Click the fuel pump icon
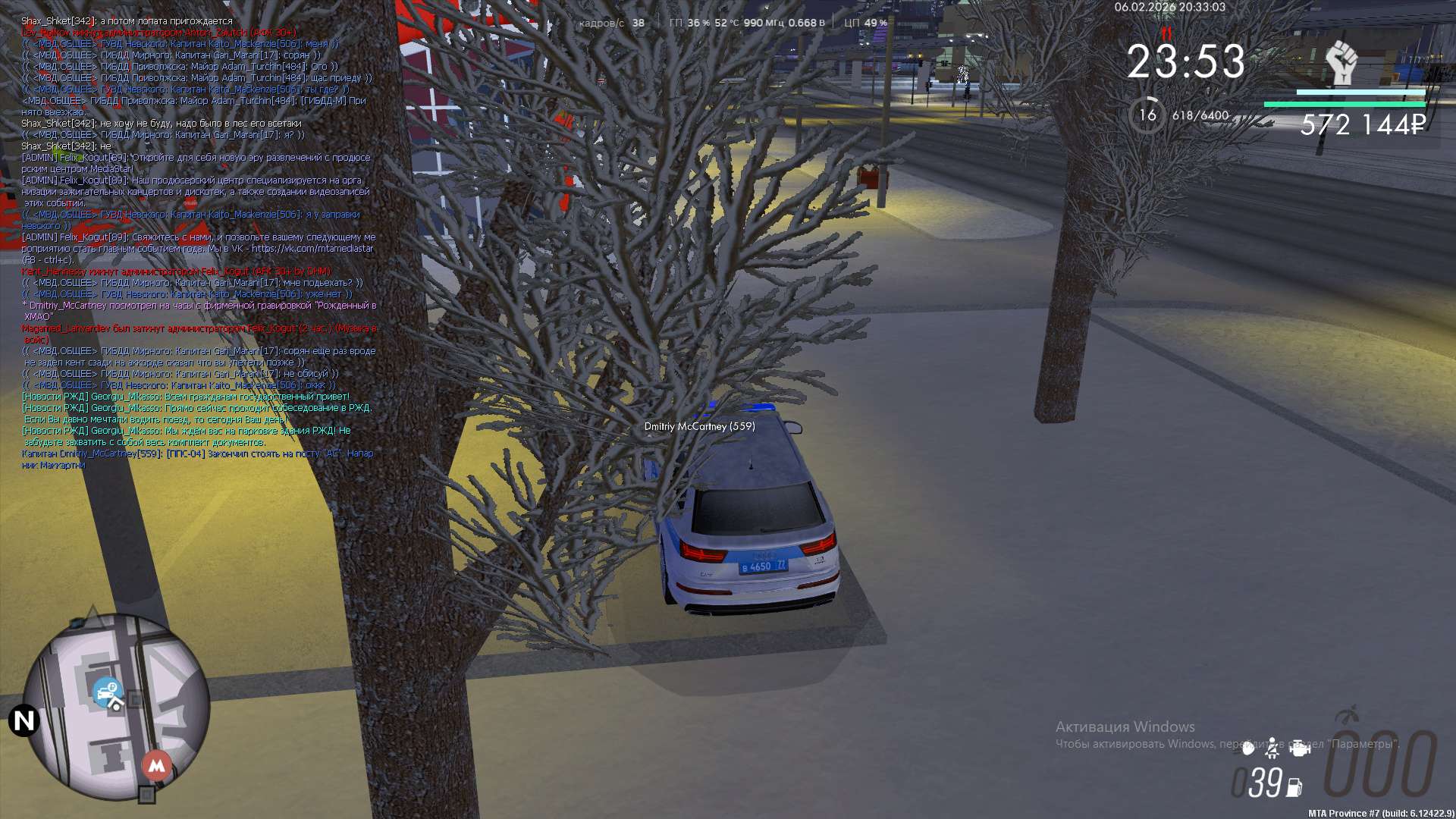This screenshot has height=819, width=1456. [1294, 788]
